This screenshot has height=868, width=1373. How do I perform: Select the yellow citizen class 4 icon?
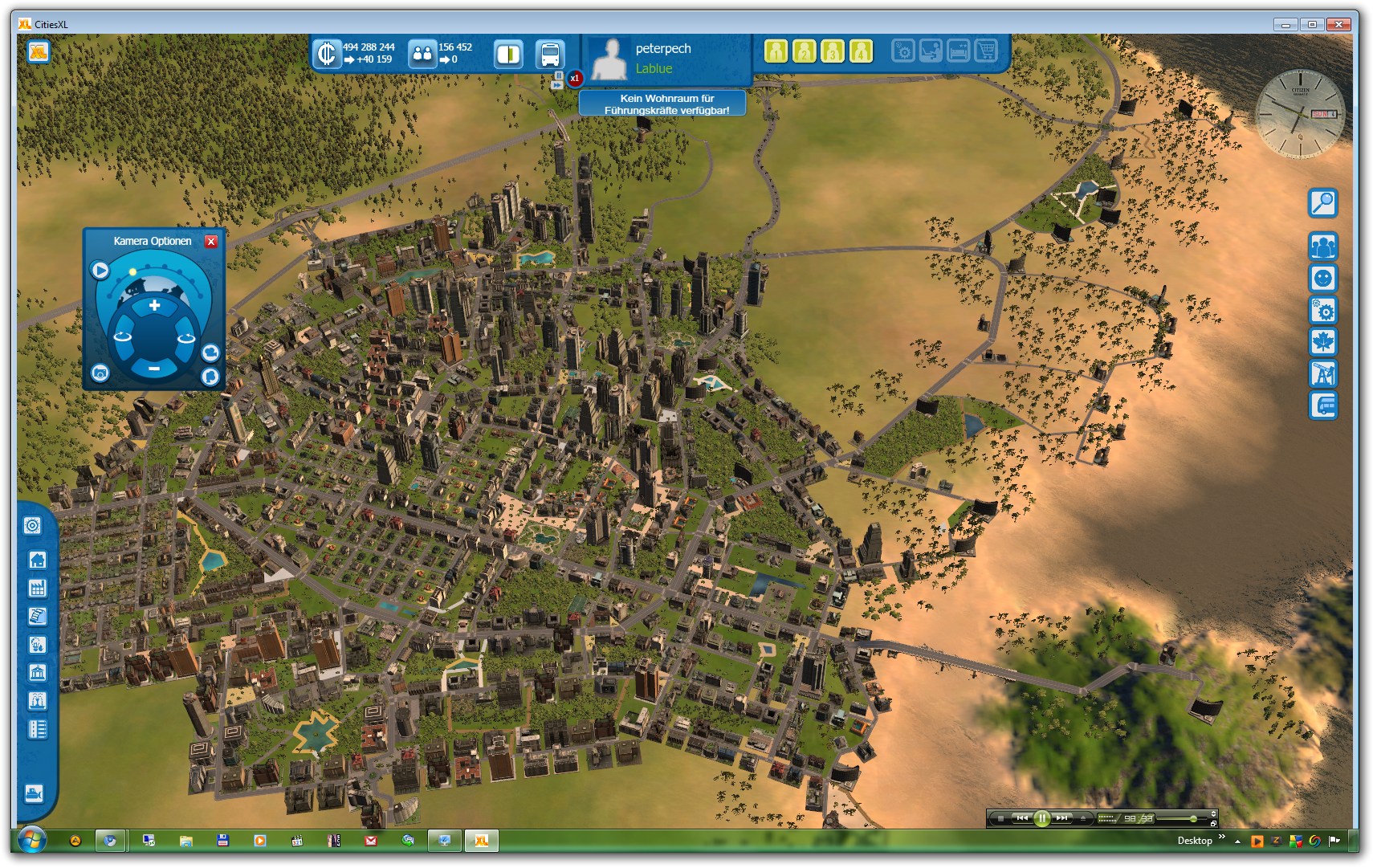861,51
